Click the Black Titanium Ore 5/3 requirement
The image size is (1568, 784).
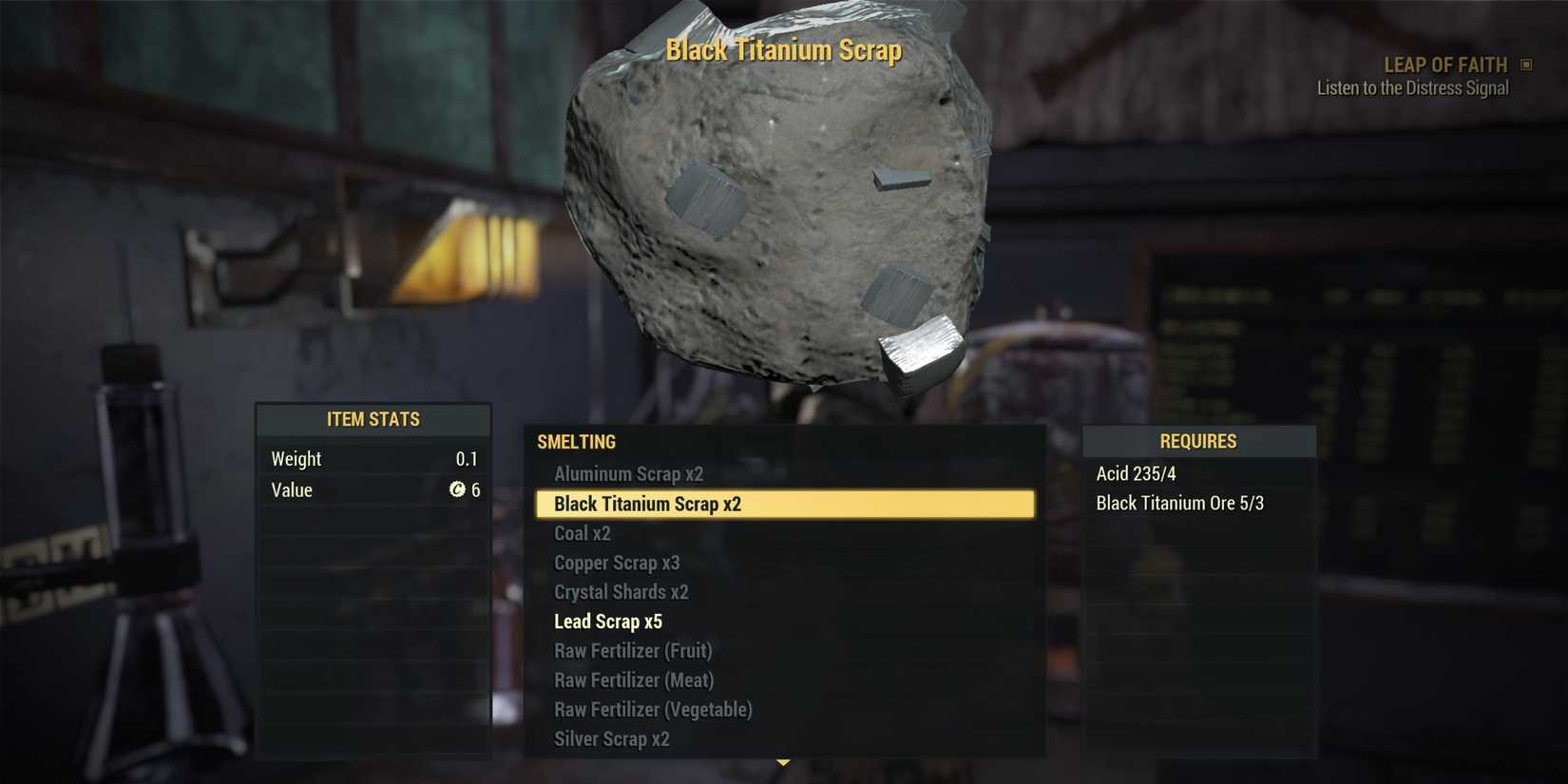[1179, 503]
